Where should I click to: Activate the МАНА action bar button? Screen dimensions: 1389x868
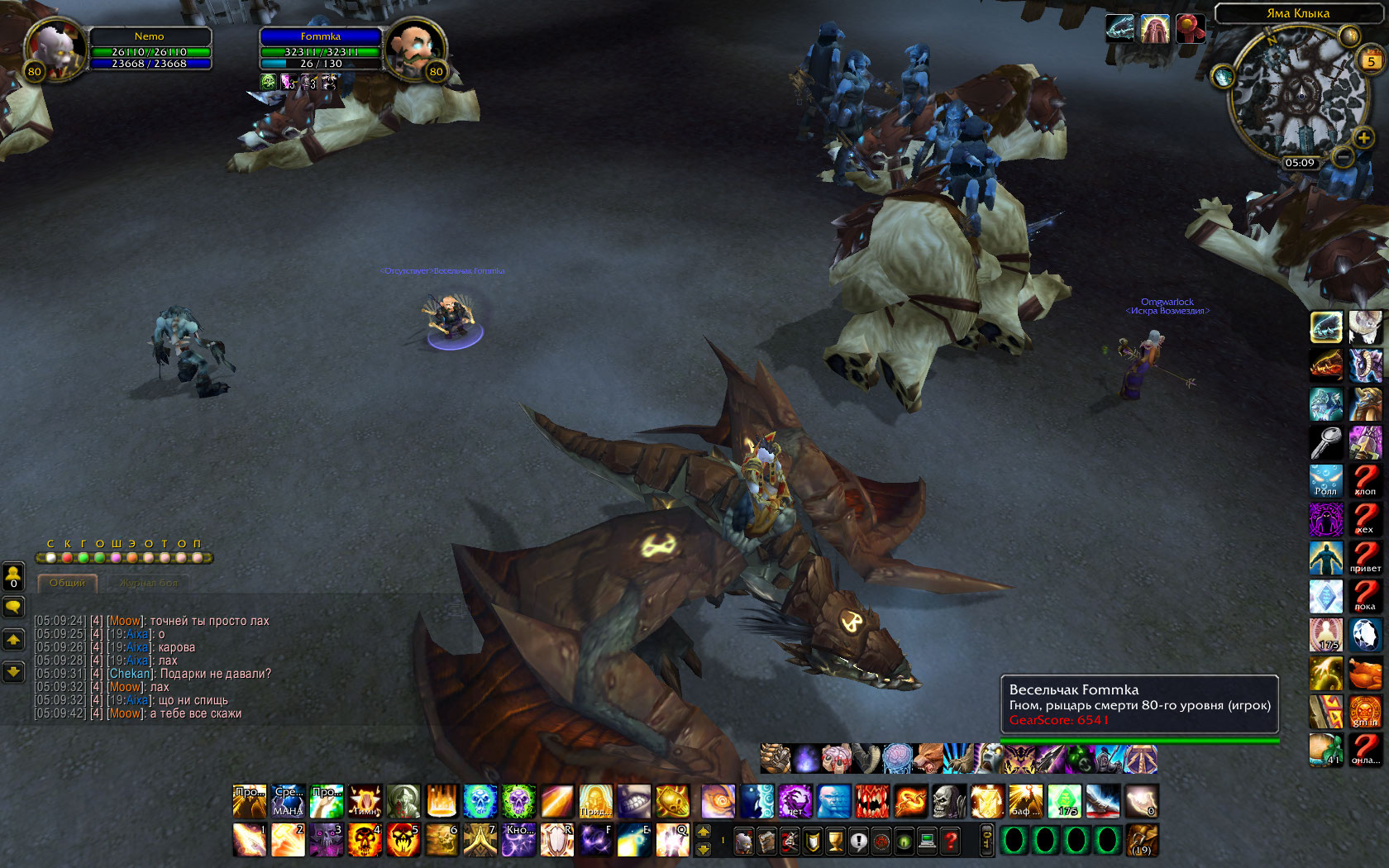tap(288, 800)
